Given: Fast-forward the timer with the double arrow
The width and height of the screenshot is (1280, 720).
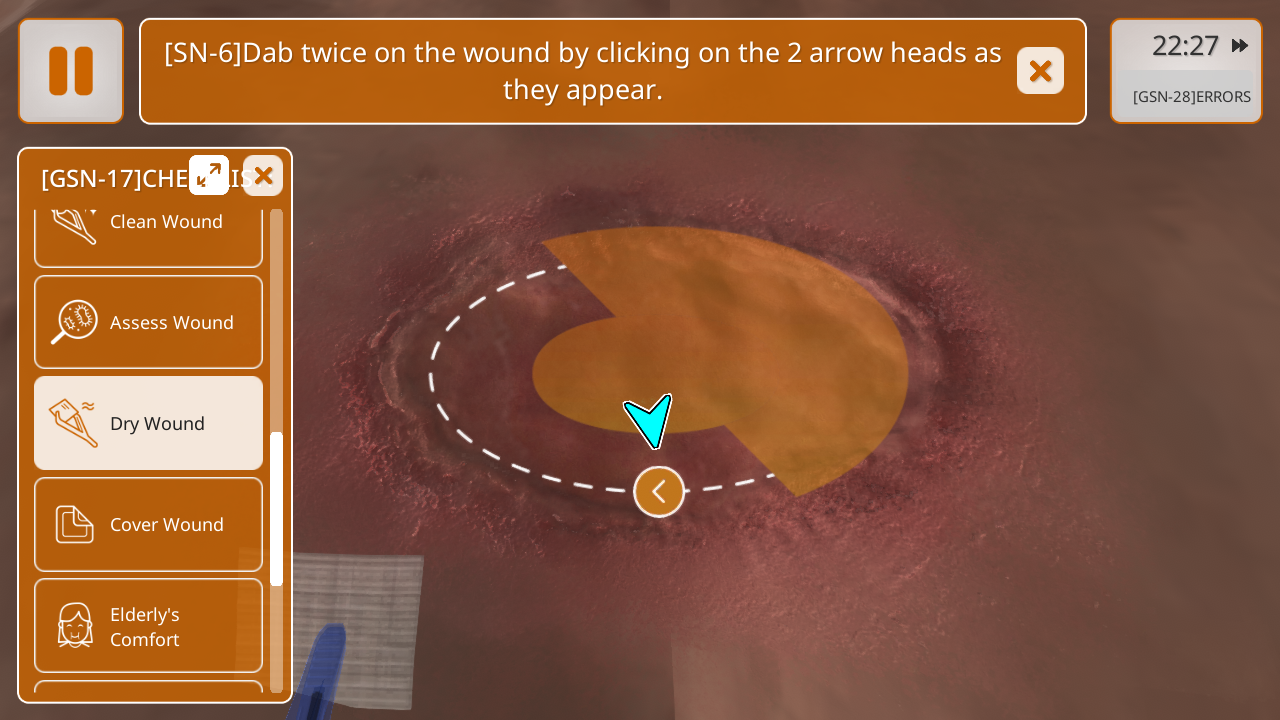Looking at the screenshot, I should pyautogui.click(x=1240, y=46).
